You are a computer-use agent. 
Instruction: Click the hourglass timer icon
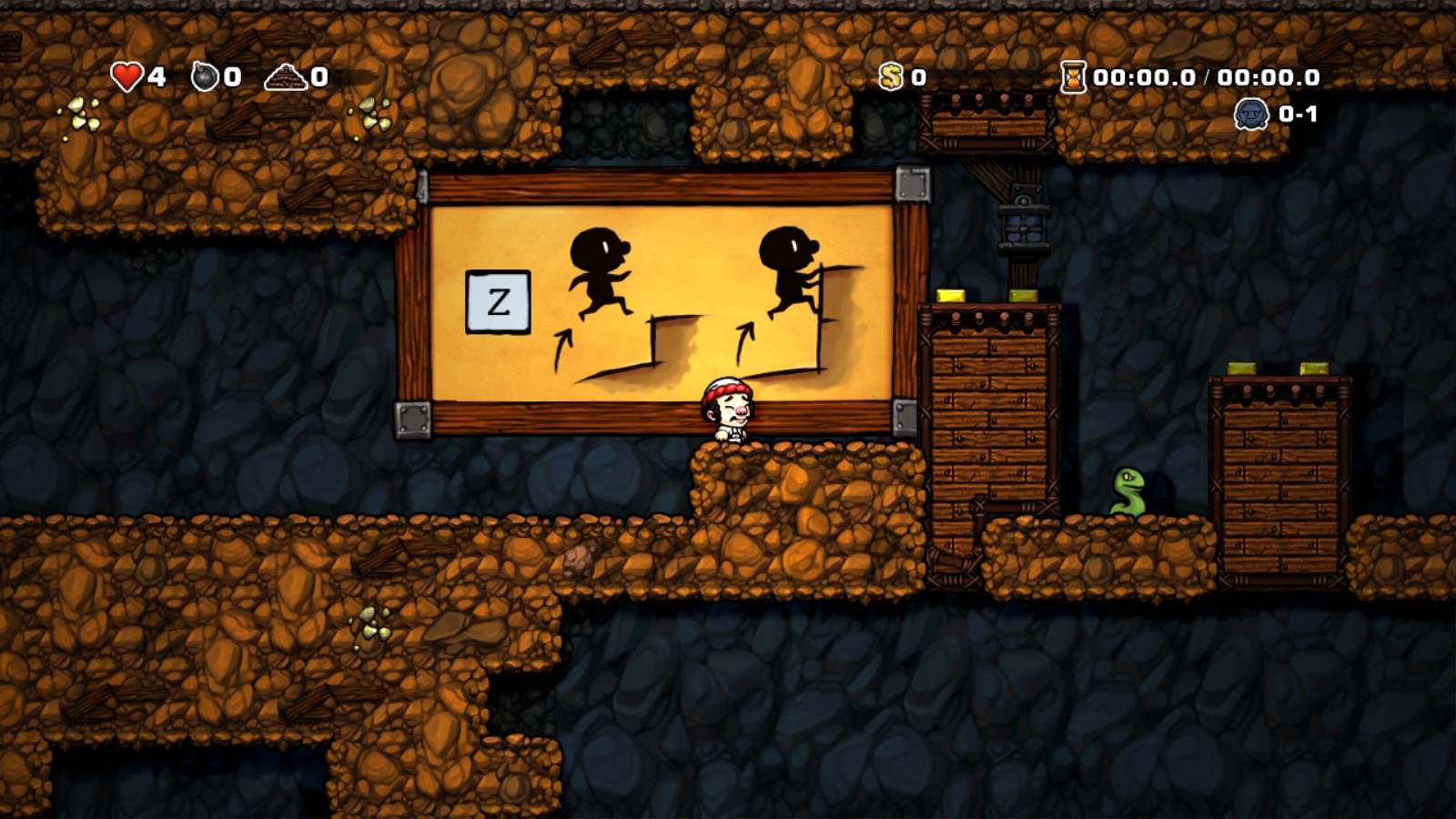tap(1073, 76)
